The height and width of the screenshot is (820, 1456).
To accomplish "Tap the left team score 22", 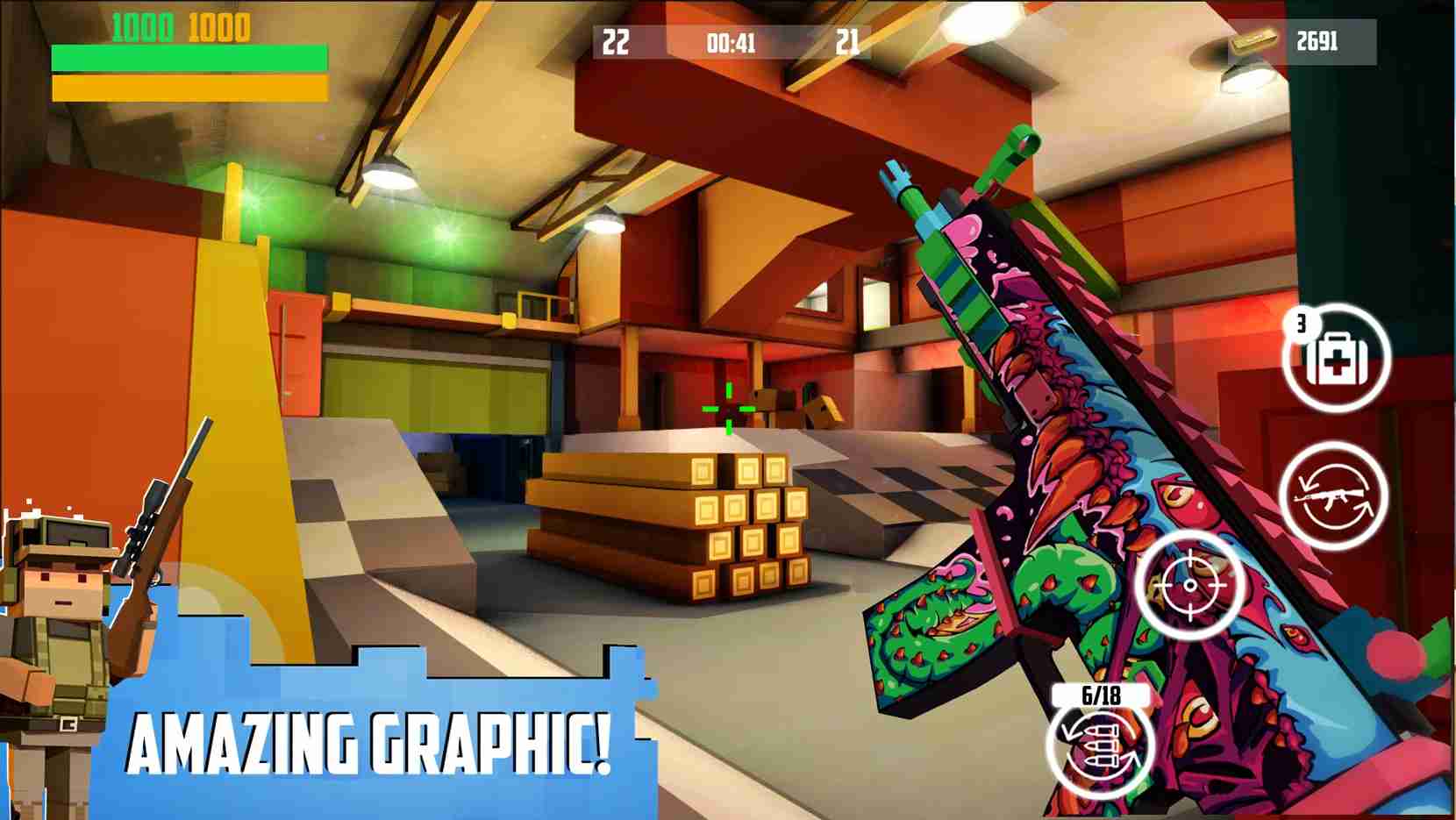I will 617,40.
